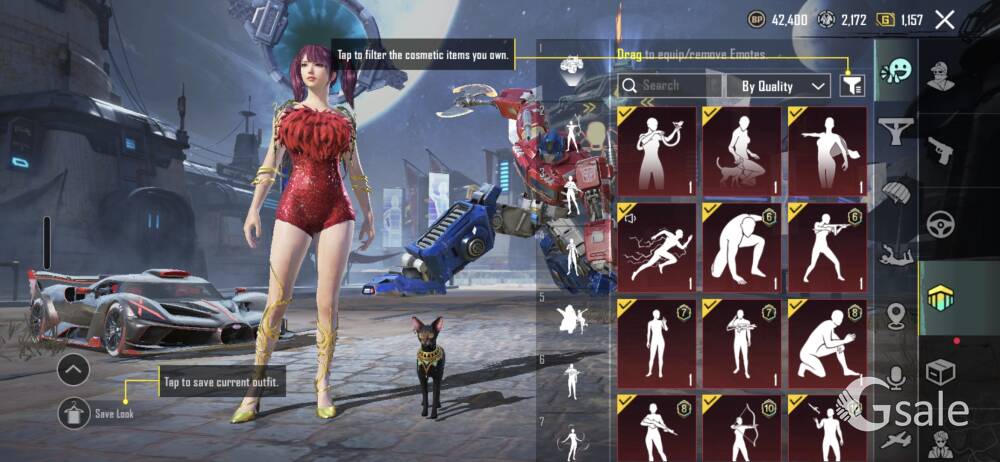Choose the crouching on all fours emote
Screen dimensions: 1000x462
[x=741, y=247]
